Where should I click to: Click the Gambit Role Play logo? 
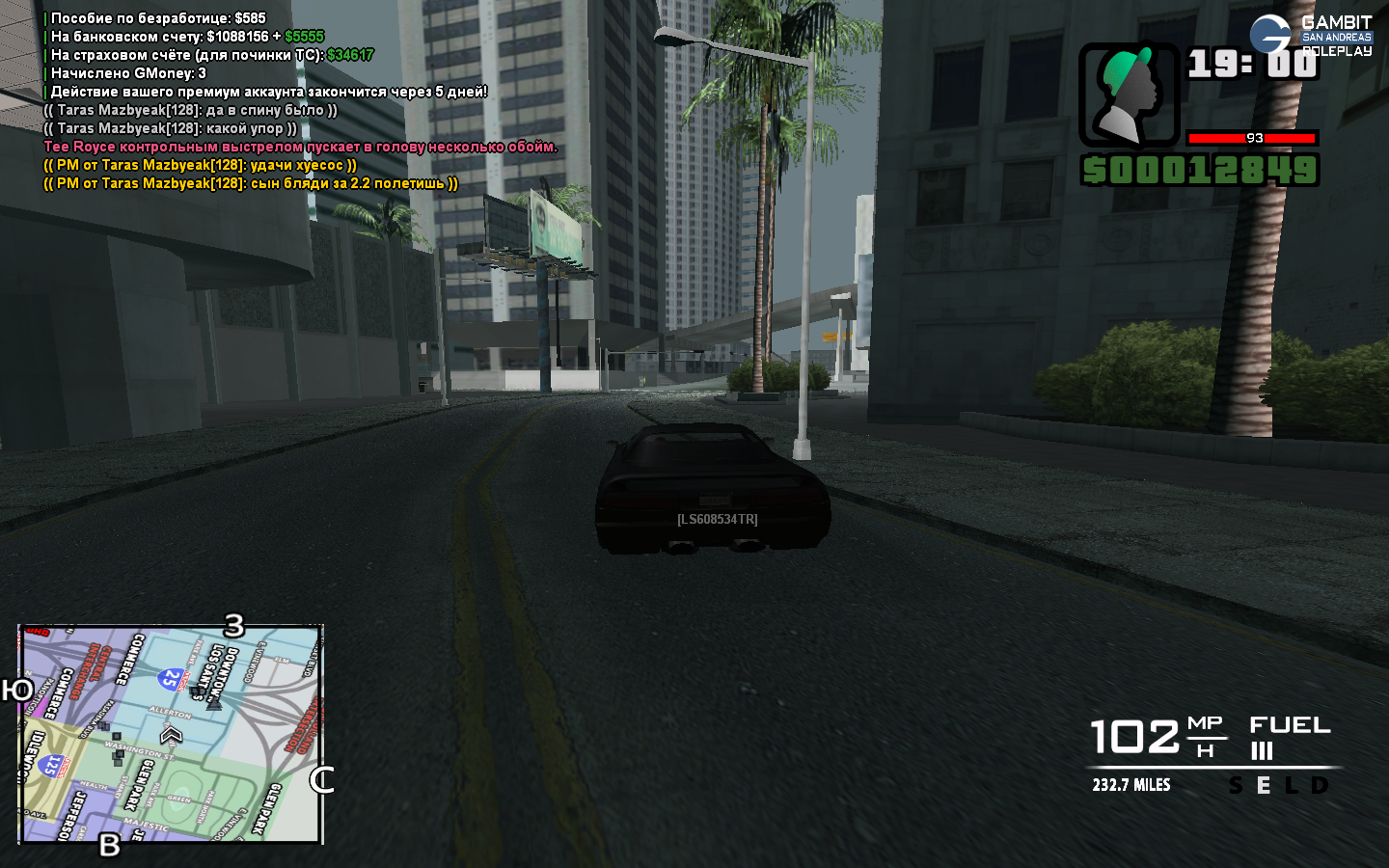[x=1310, y=36]
